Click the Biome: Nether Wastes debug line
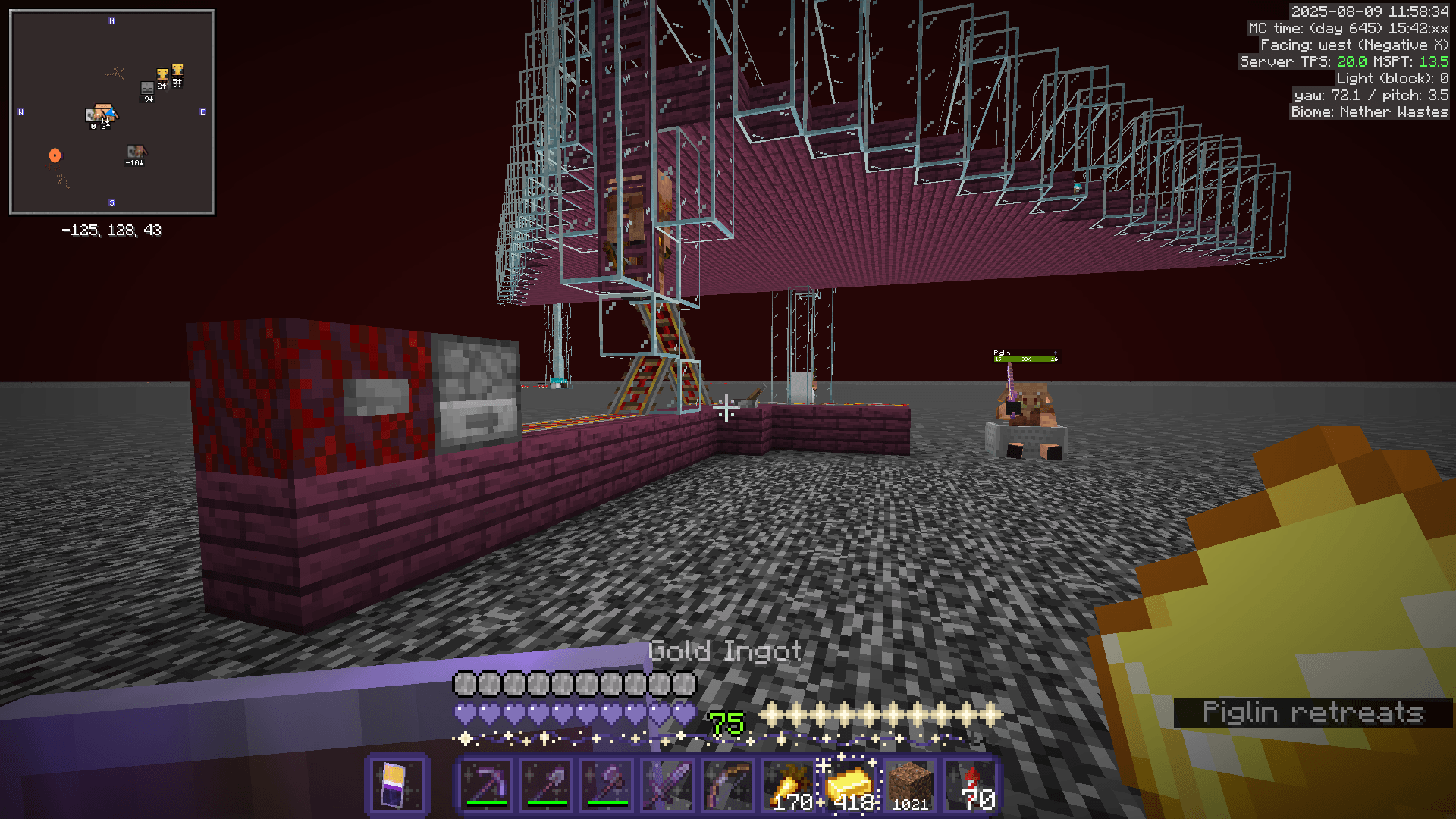 click(1369, 111)
